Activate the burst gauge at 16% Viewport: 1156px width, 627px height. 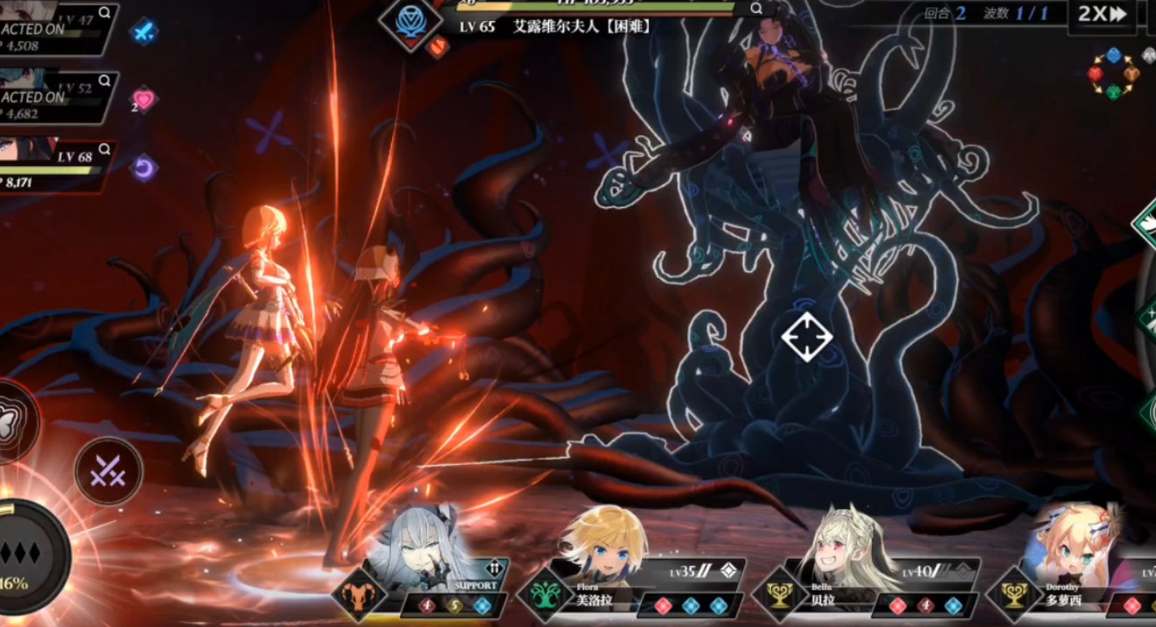click(x=30, y=556)
